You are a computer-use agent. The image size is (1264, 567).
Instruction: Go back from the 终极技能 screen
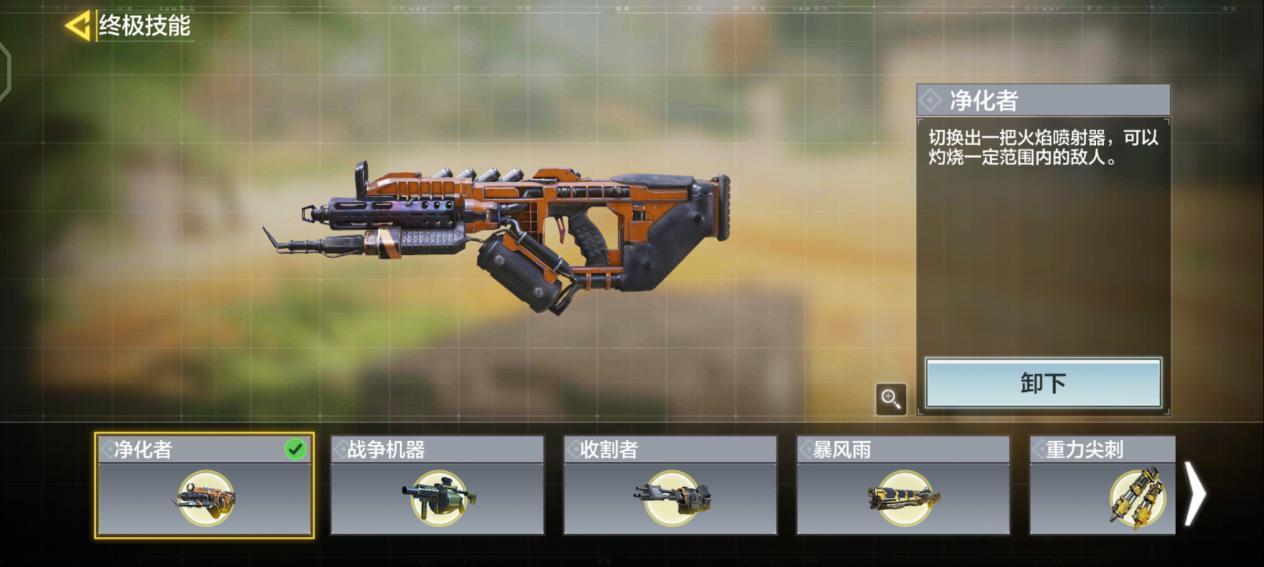(x=77, y=26)
